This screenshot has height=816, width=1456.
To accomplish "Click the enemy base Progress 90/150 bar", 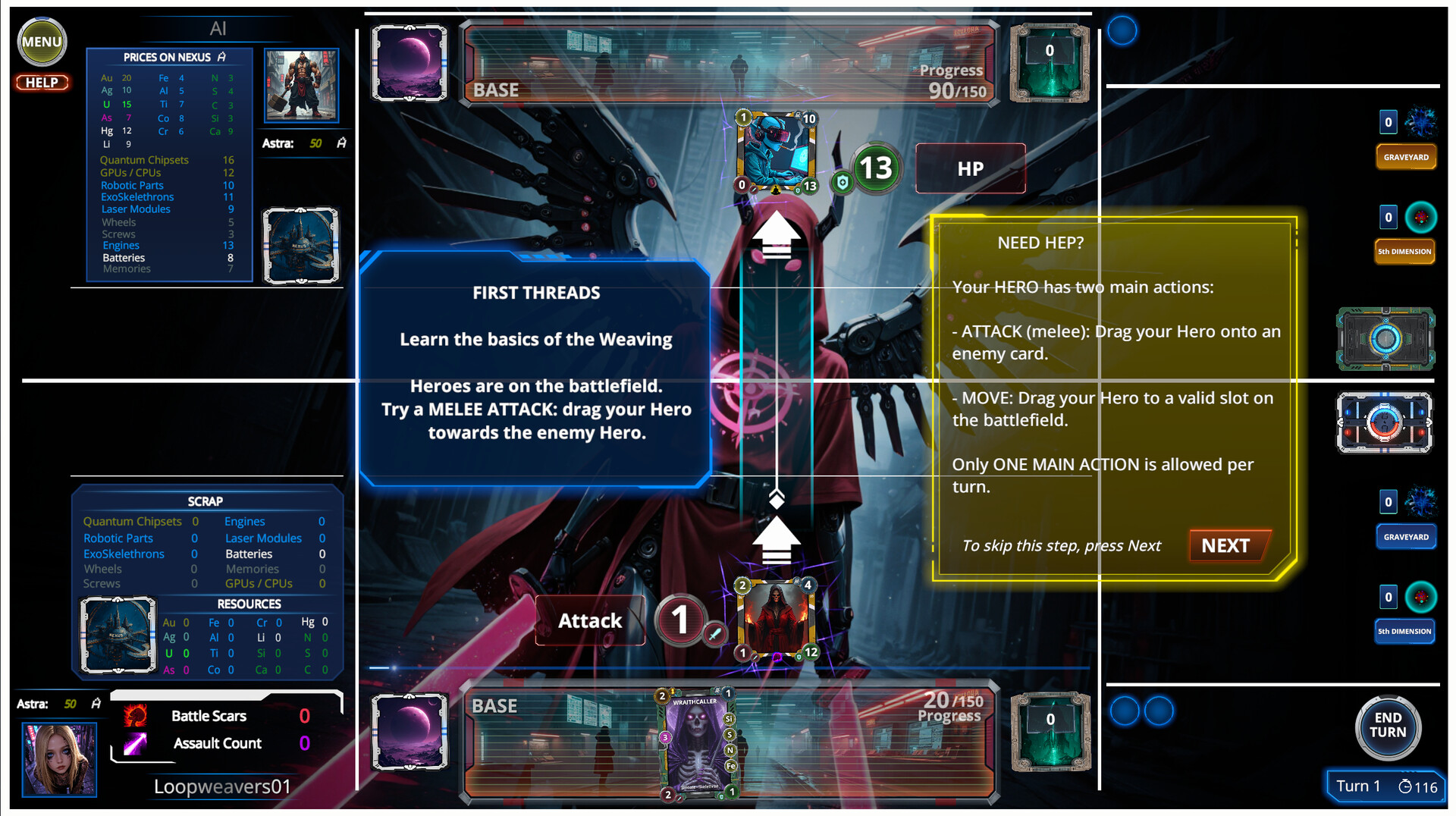I will pyautogui.click(x=950, y=80).
